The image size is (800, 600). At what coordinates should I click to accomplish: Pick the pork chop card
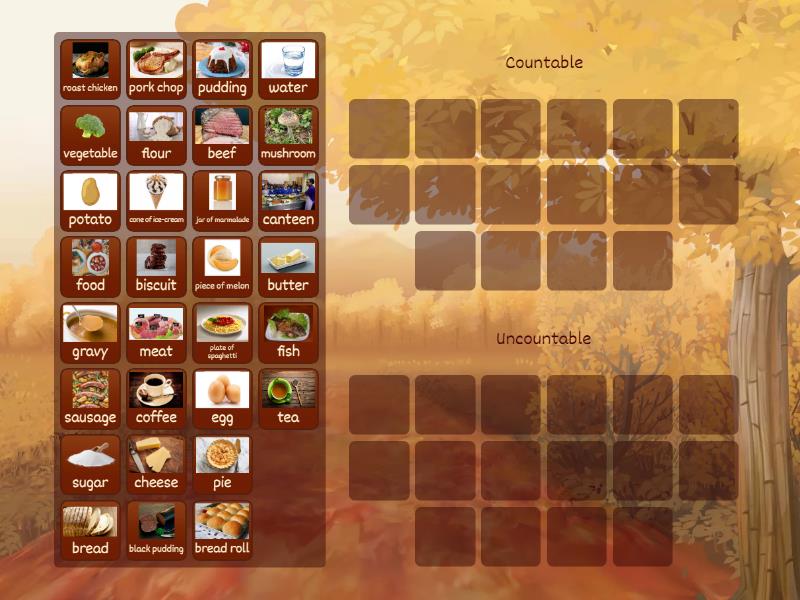coord(156,69)
